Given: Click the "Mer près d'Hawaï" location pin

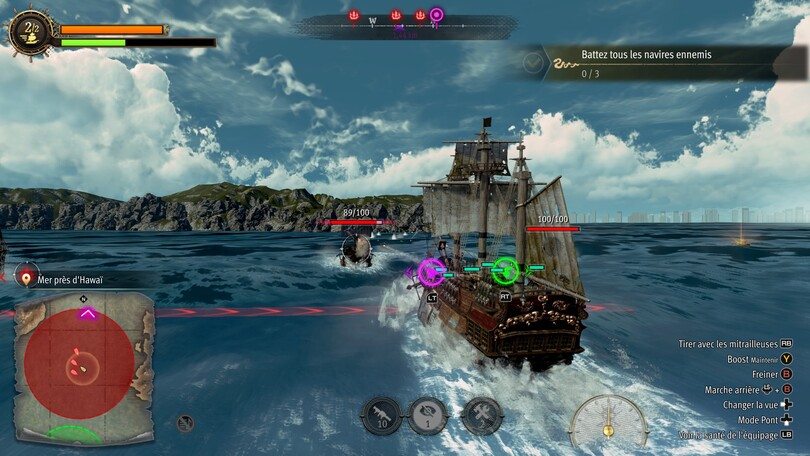Looking at the screenshot, I should [x=25, y=278].
